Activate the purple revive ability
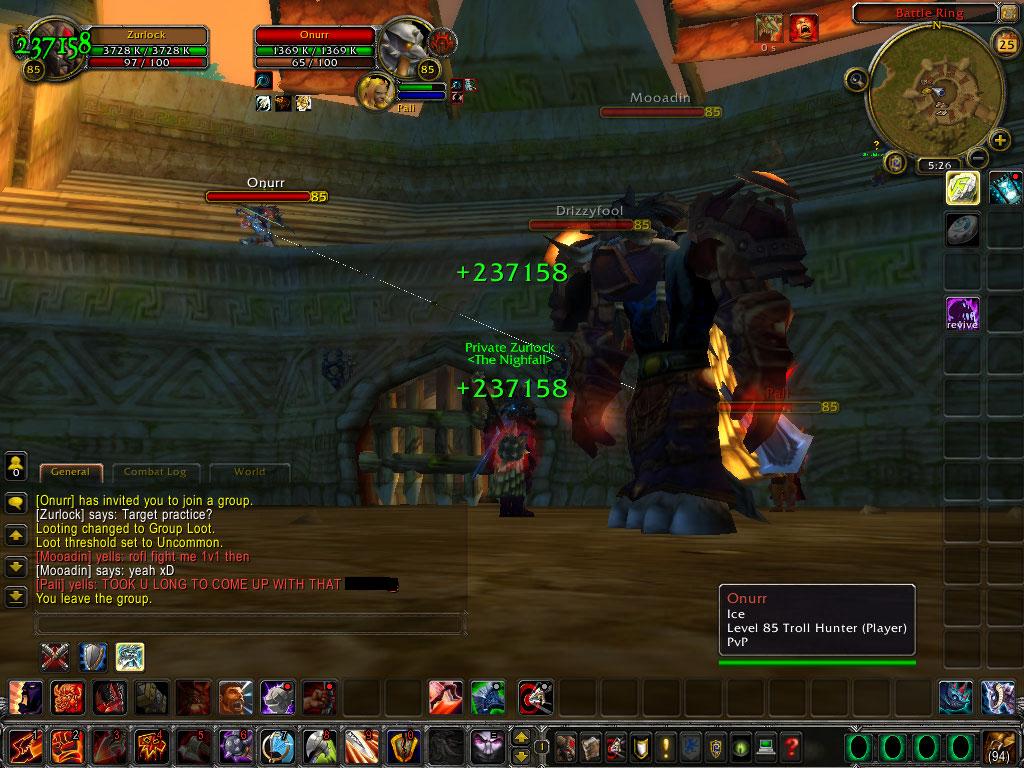 tap(962, 313)
